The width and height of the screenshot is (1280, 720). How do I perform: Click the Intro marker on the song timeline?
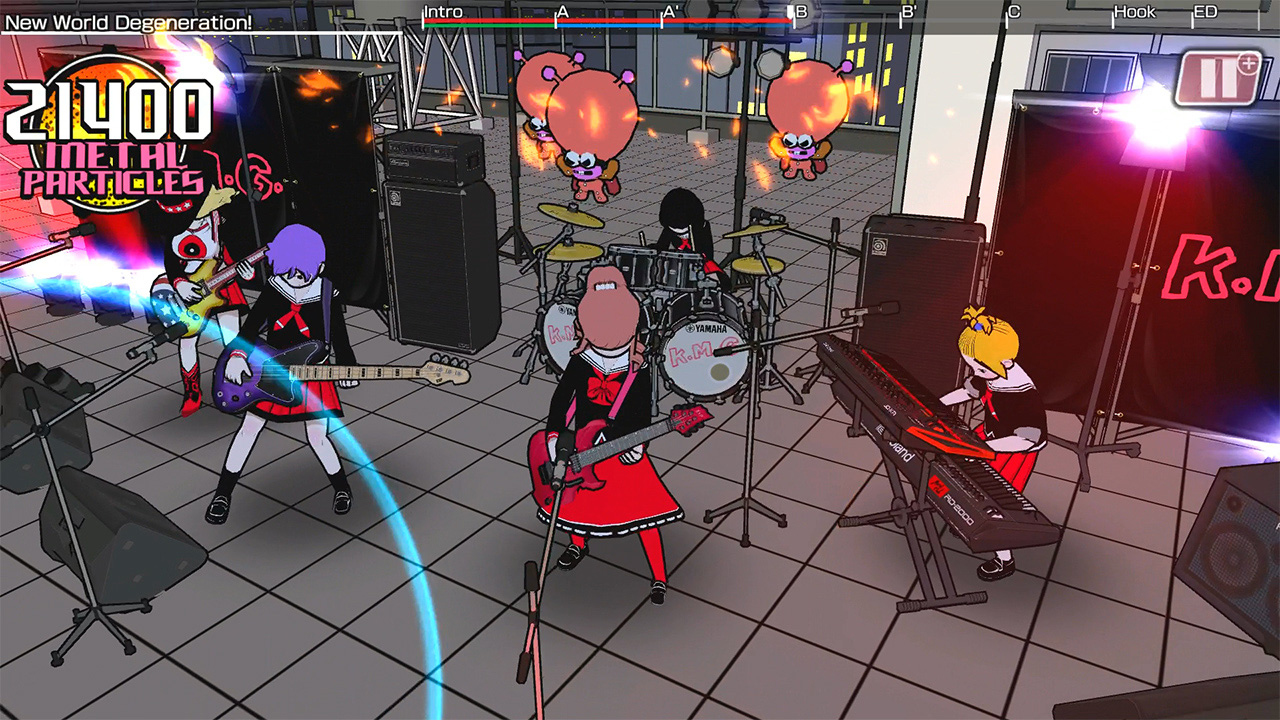pos(445,13)
